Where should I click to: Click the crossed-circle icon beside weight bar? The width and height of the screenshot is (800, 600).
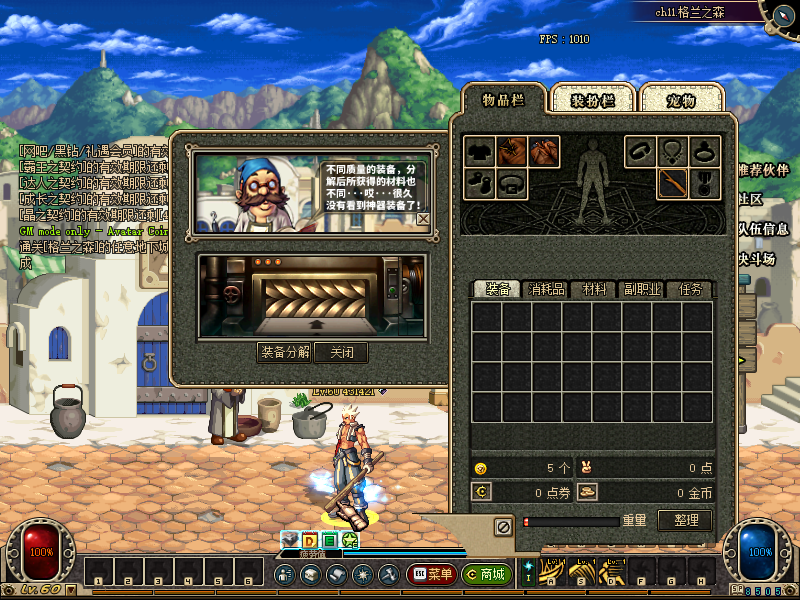click(503, 524)
